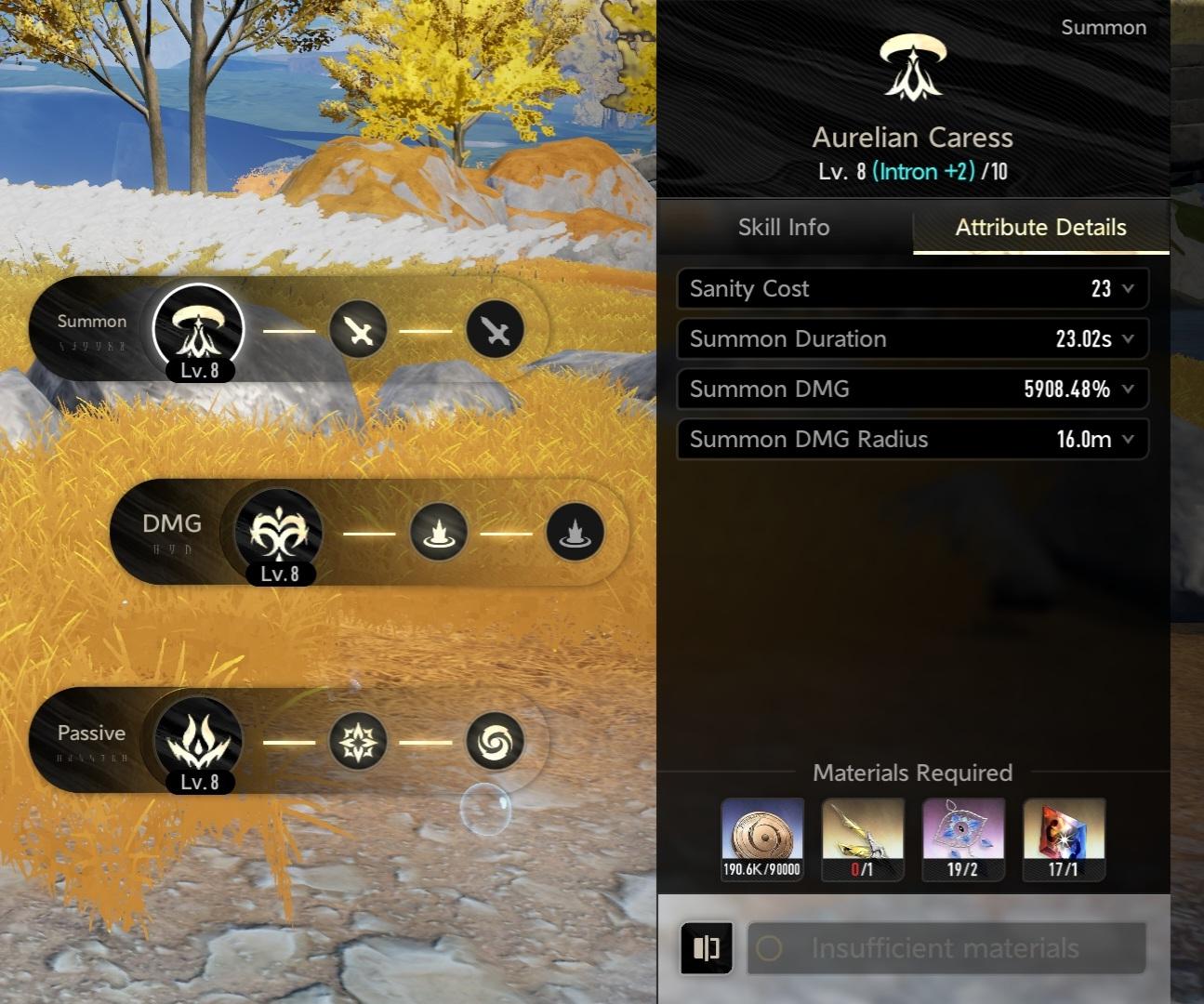
Task: Select the spiral swirl node in Passive row
Action: [x=495, y=741]
